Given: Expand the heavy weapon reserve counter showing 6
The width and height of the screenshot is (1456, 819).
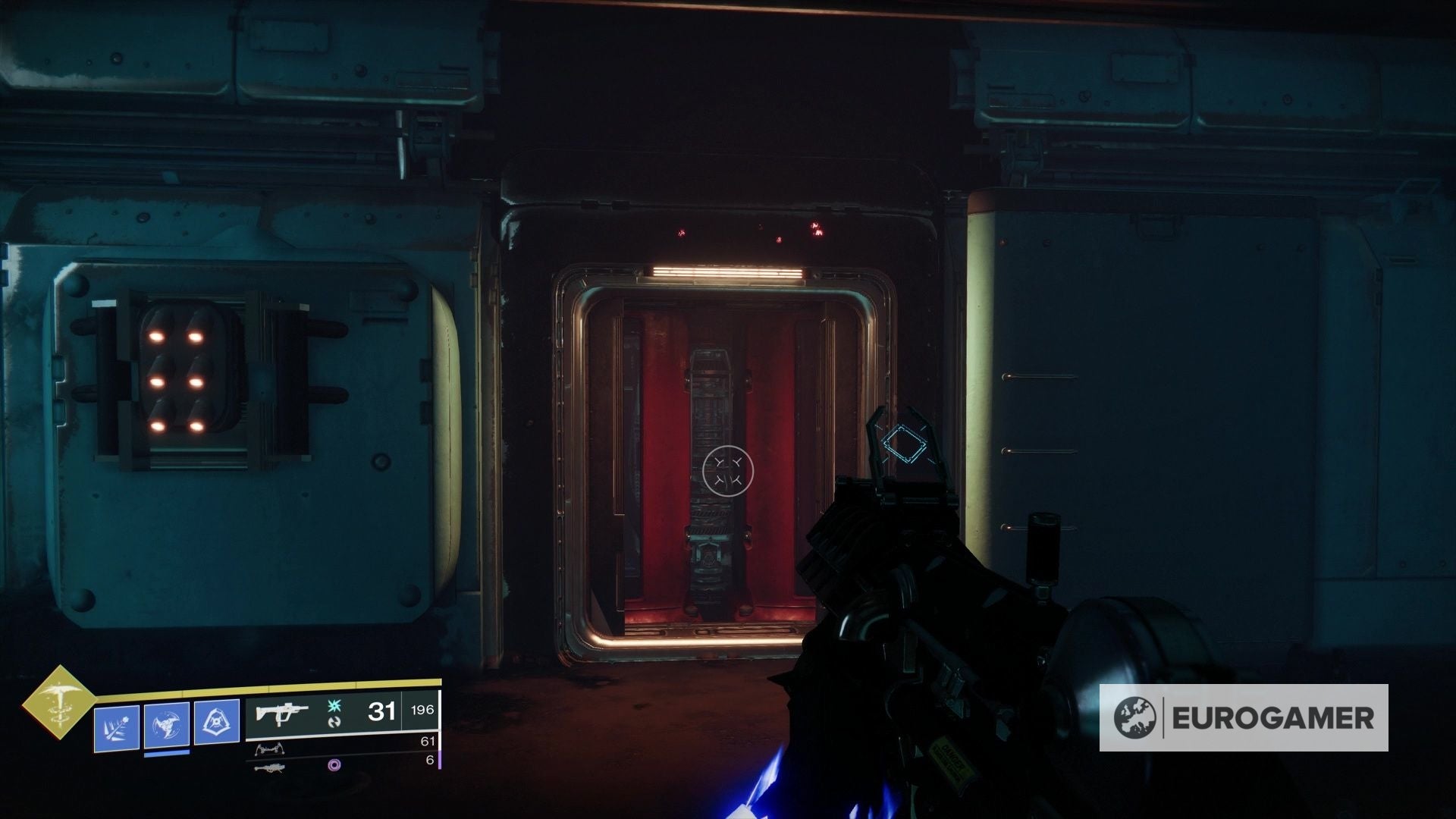Looking at the screenshot, I should (x=430, y=761).
